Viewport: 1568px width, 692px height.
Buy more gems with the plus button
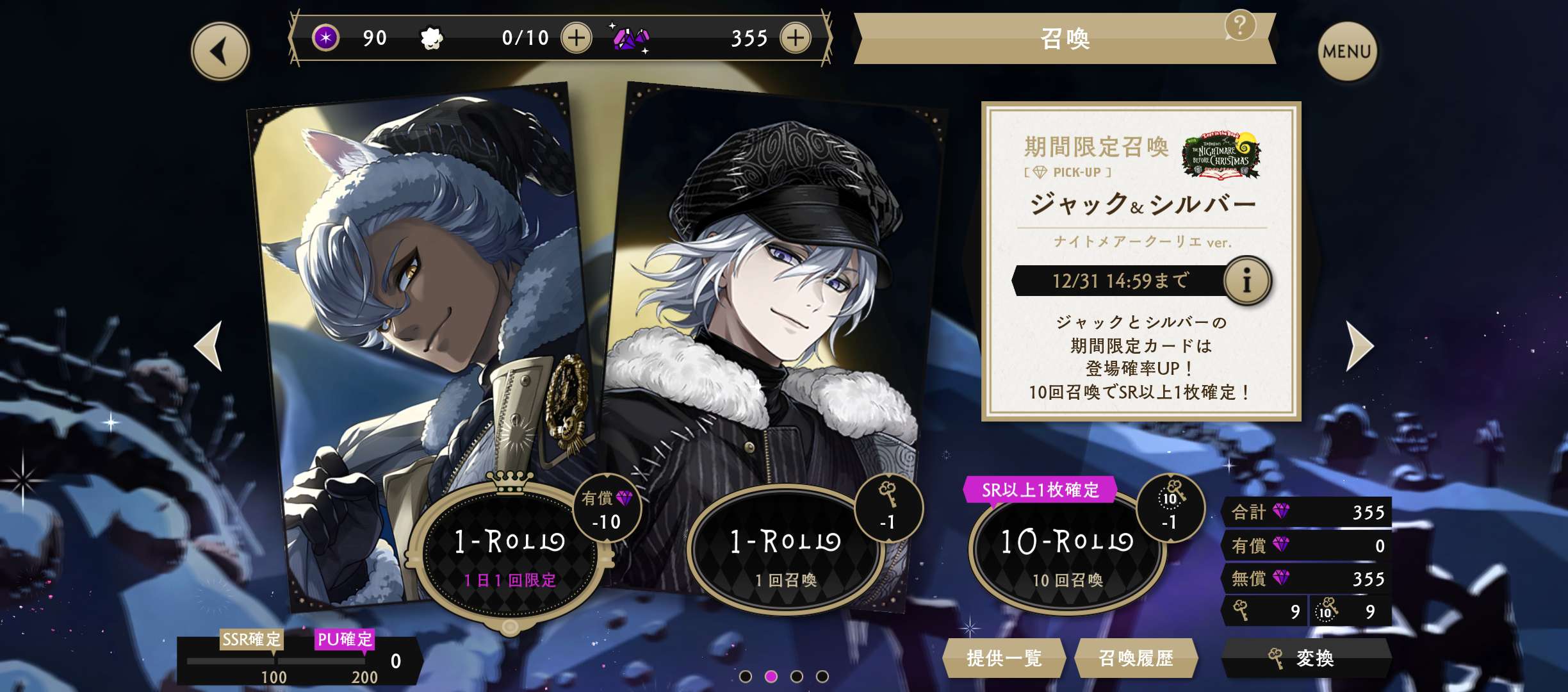click(795, 38)
